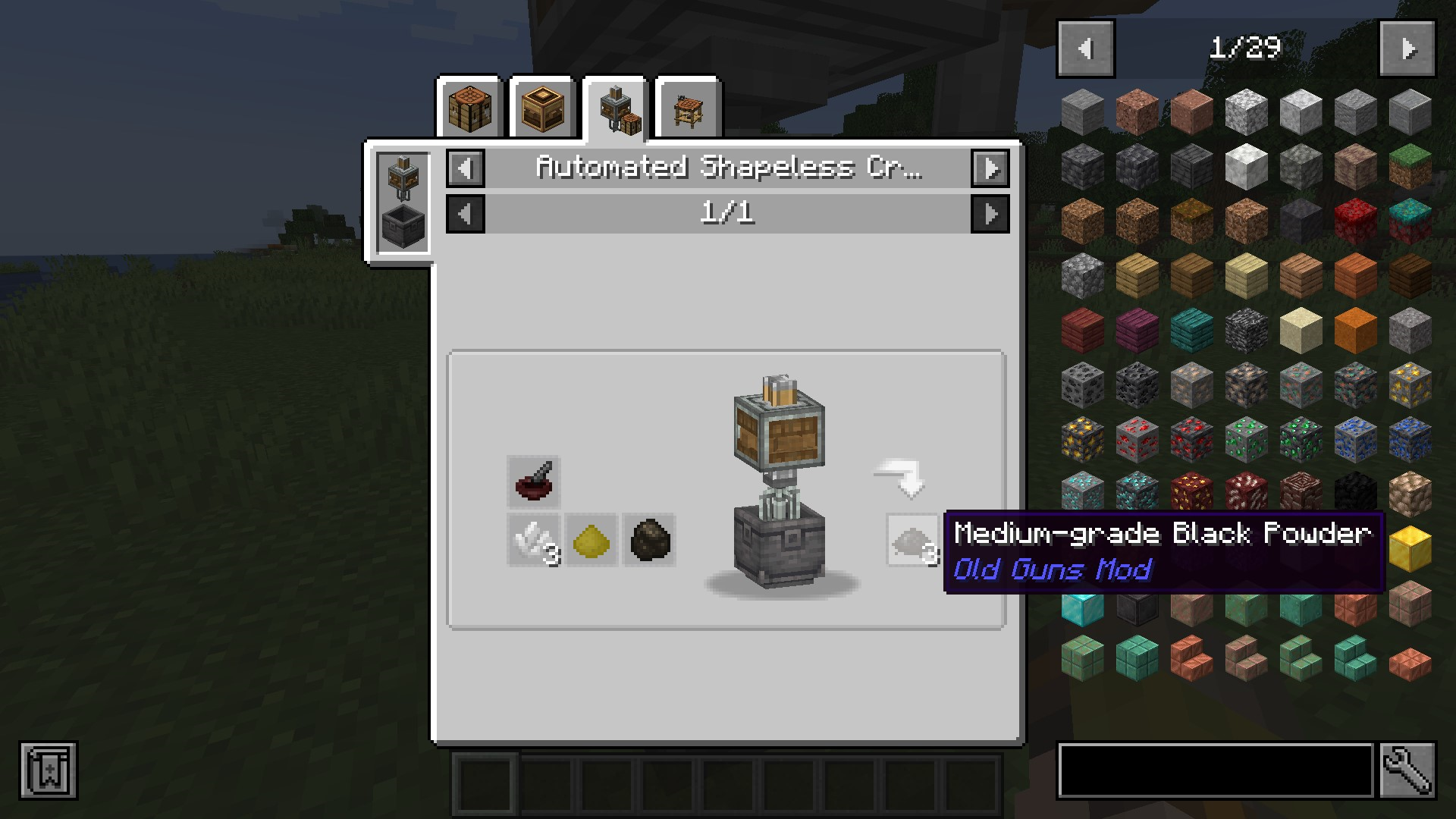Click previous arrow beside the 1/1 page counter

pos(465,214)
